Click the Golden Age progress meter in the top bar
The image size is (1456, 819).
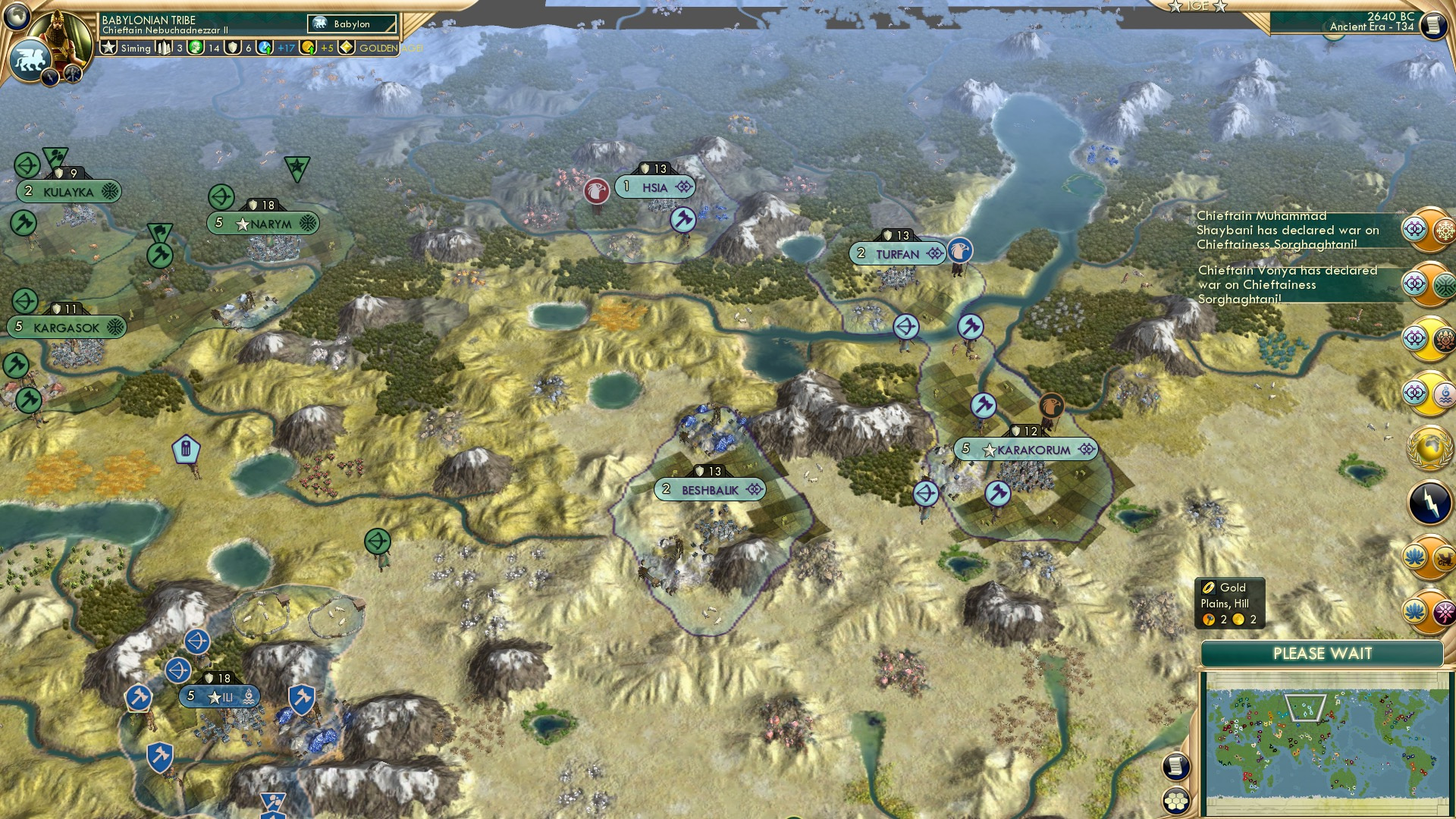coord(346,47)
